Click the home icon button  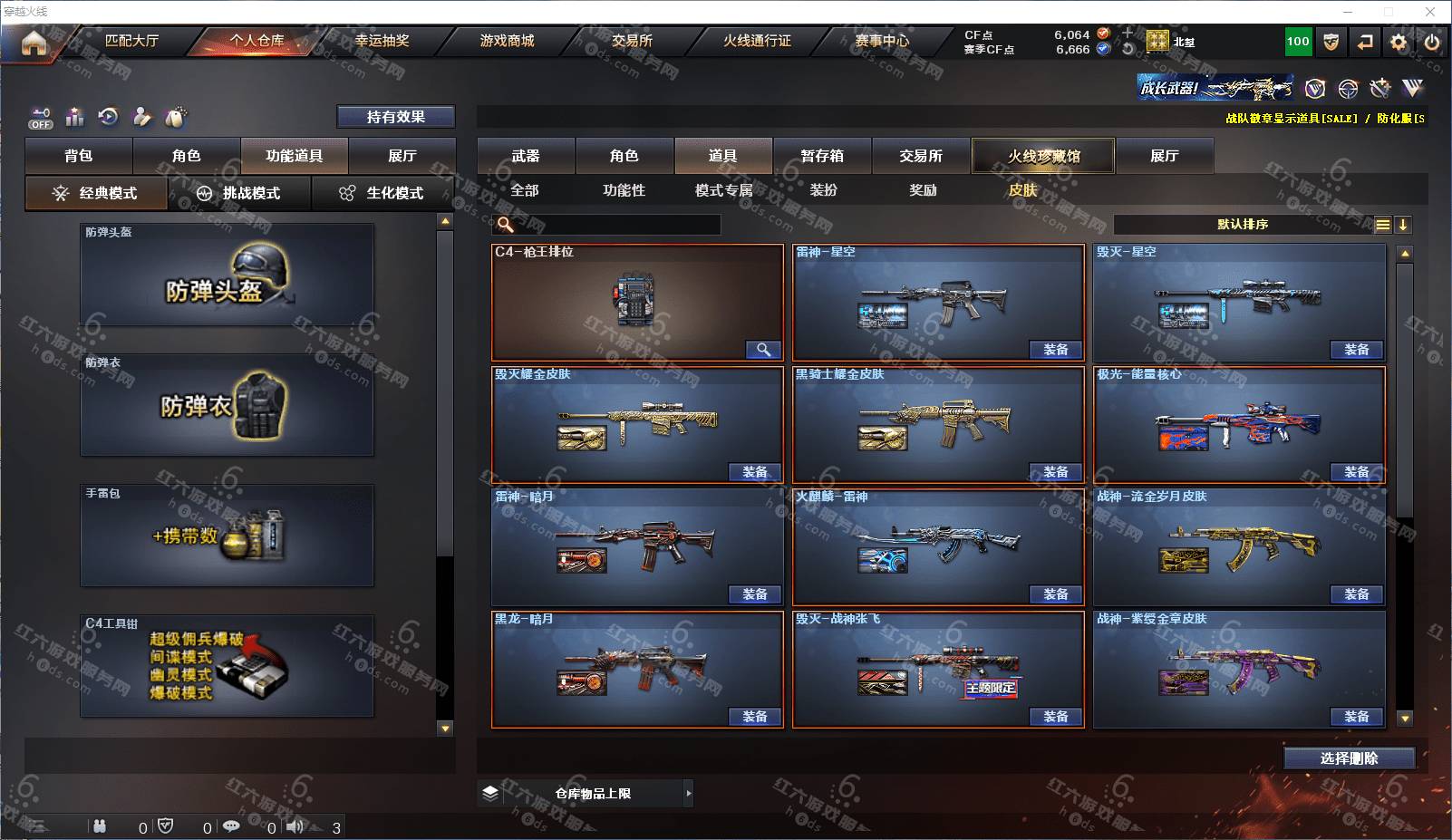[x=34, y=43]
